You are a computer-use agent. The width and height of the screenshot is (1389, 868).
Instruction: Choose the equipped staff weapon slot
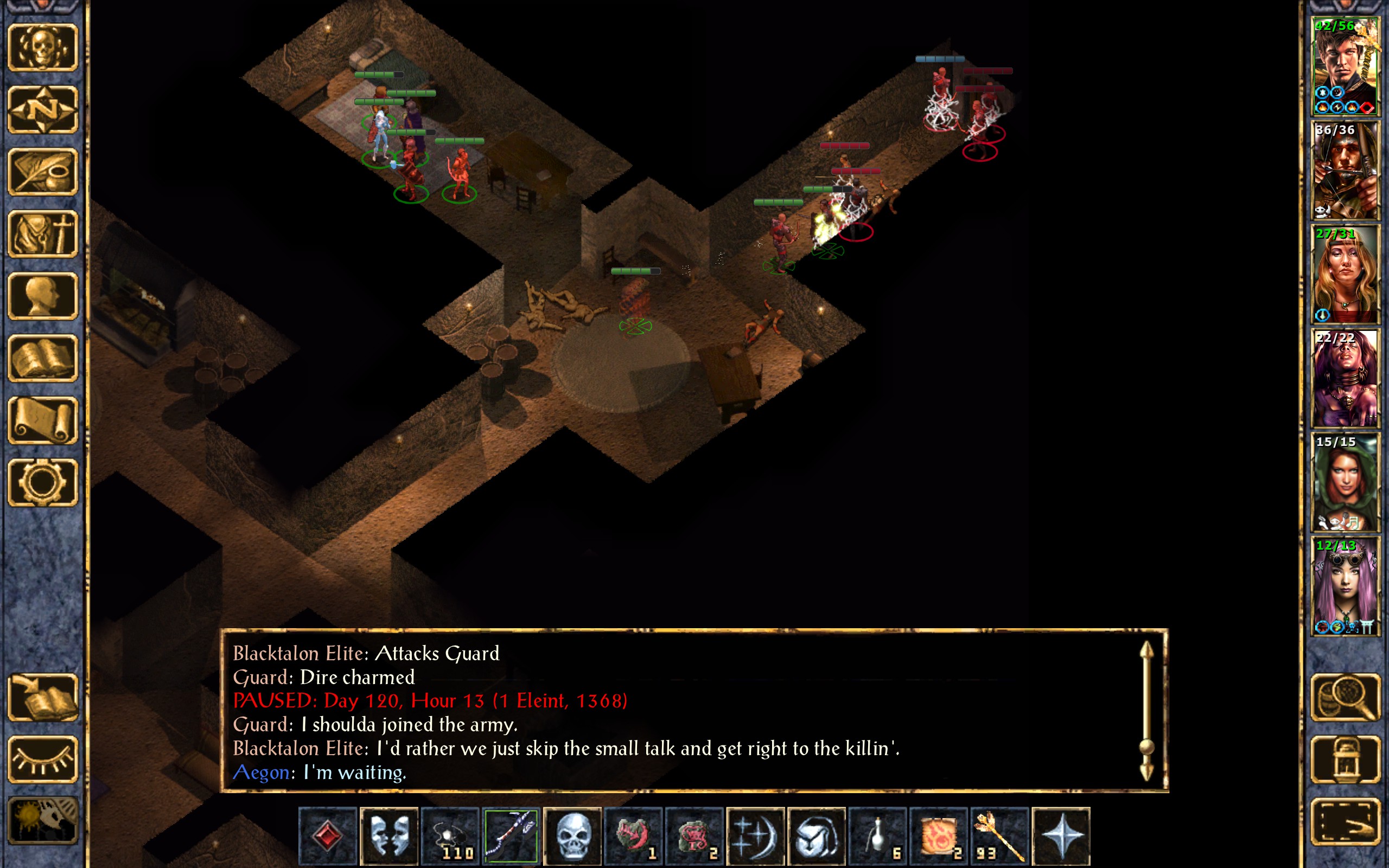(x=511, y=835)
